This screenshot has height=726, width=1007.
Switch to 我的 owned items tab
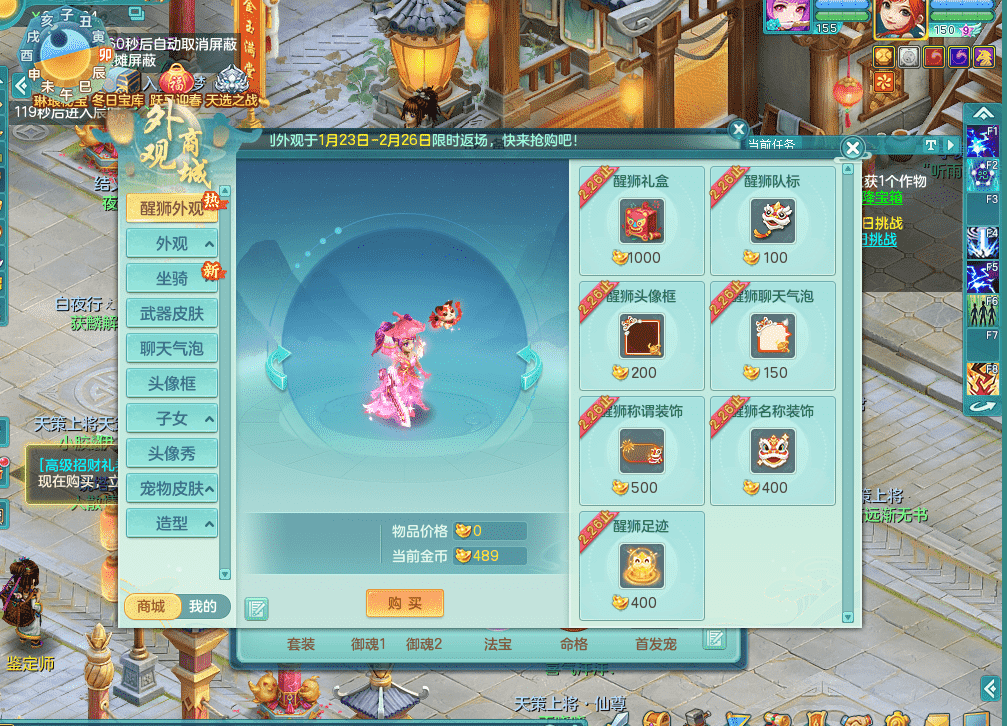tap(203, 606)
